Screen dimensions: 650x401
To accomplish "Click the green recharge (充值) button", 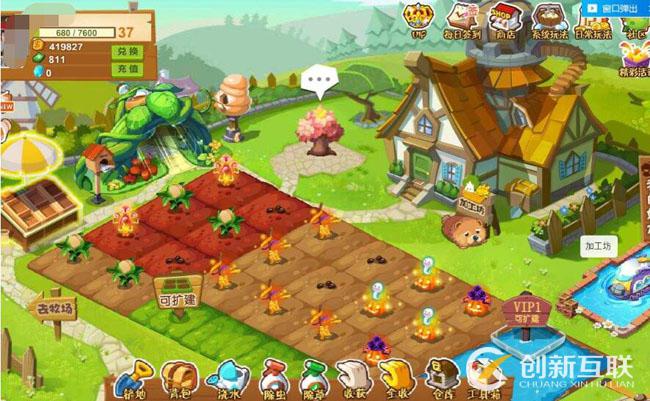I will [x=127, y=68].
